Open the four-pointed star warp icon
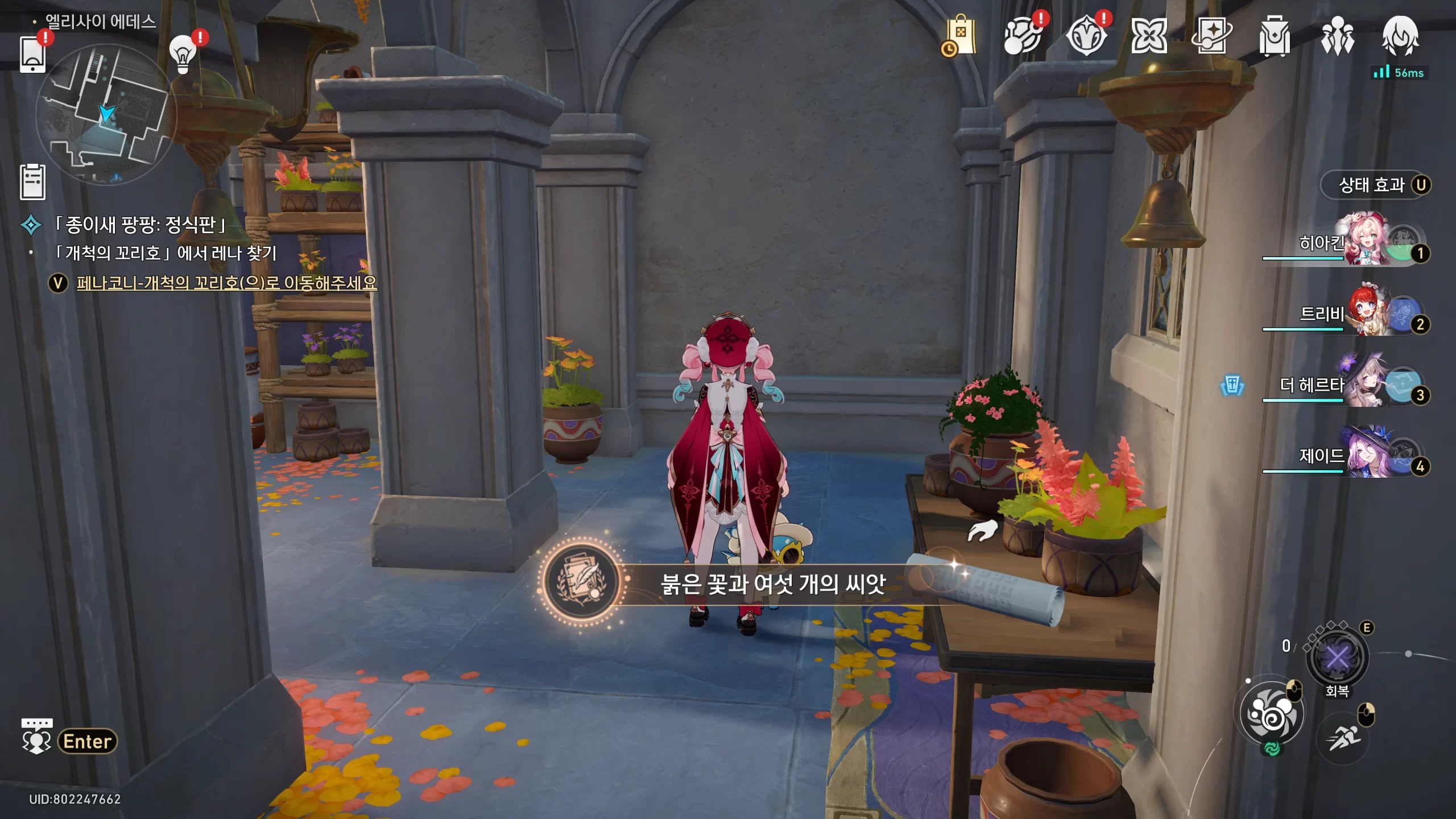 coord(1211,36)
